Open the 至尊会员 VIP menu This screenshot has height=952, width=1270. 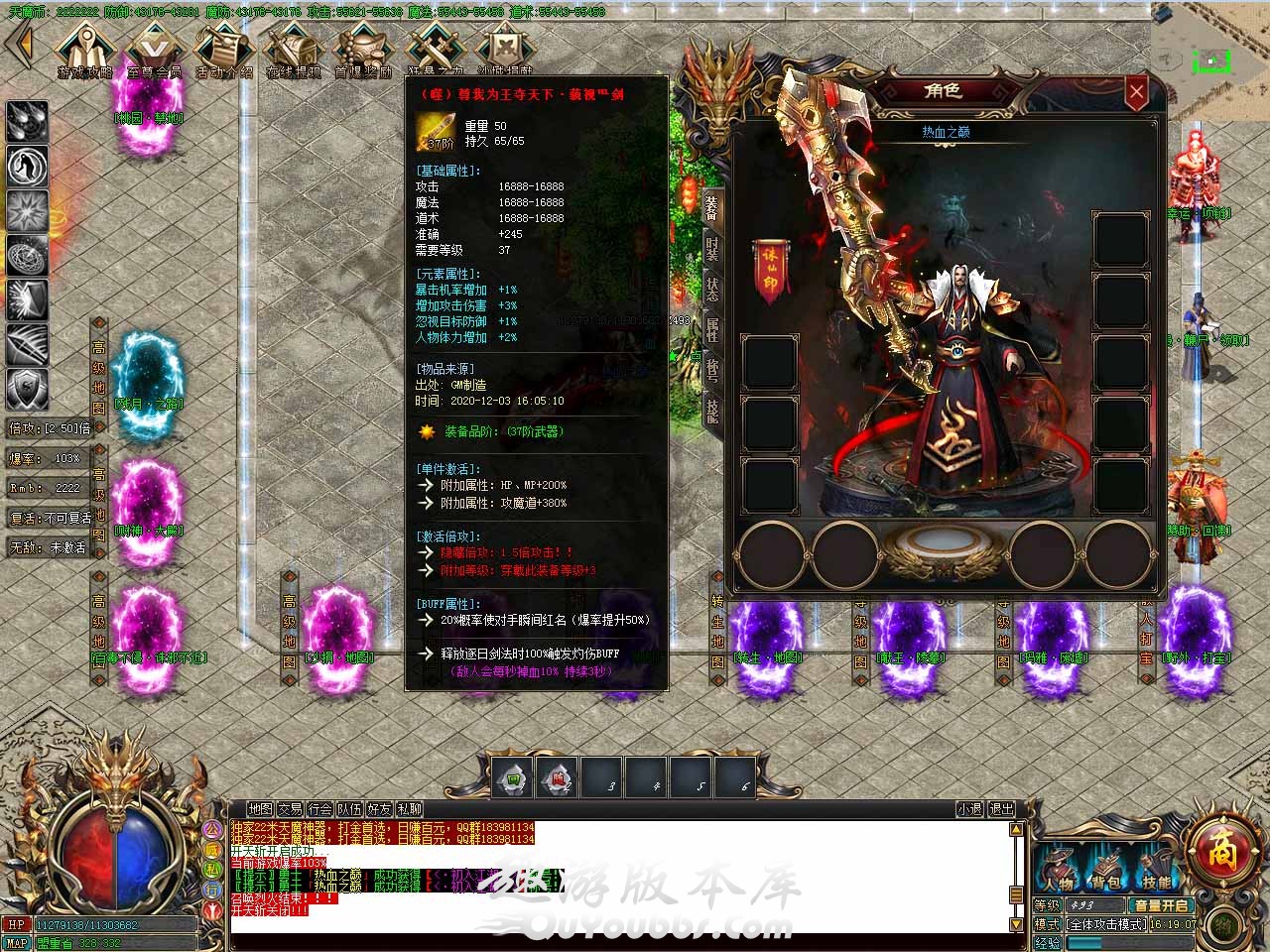[x=154, y=50]
